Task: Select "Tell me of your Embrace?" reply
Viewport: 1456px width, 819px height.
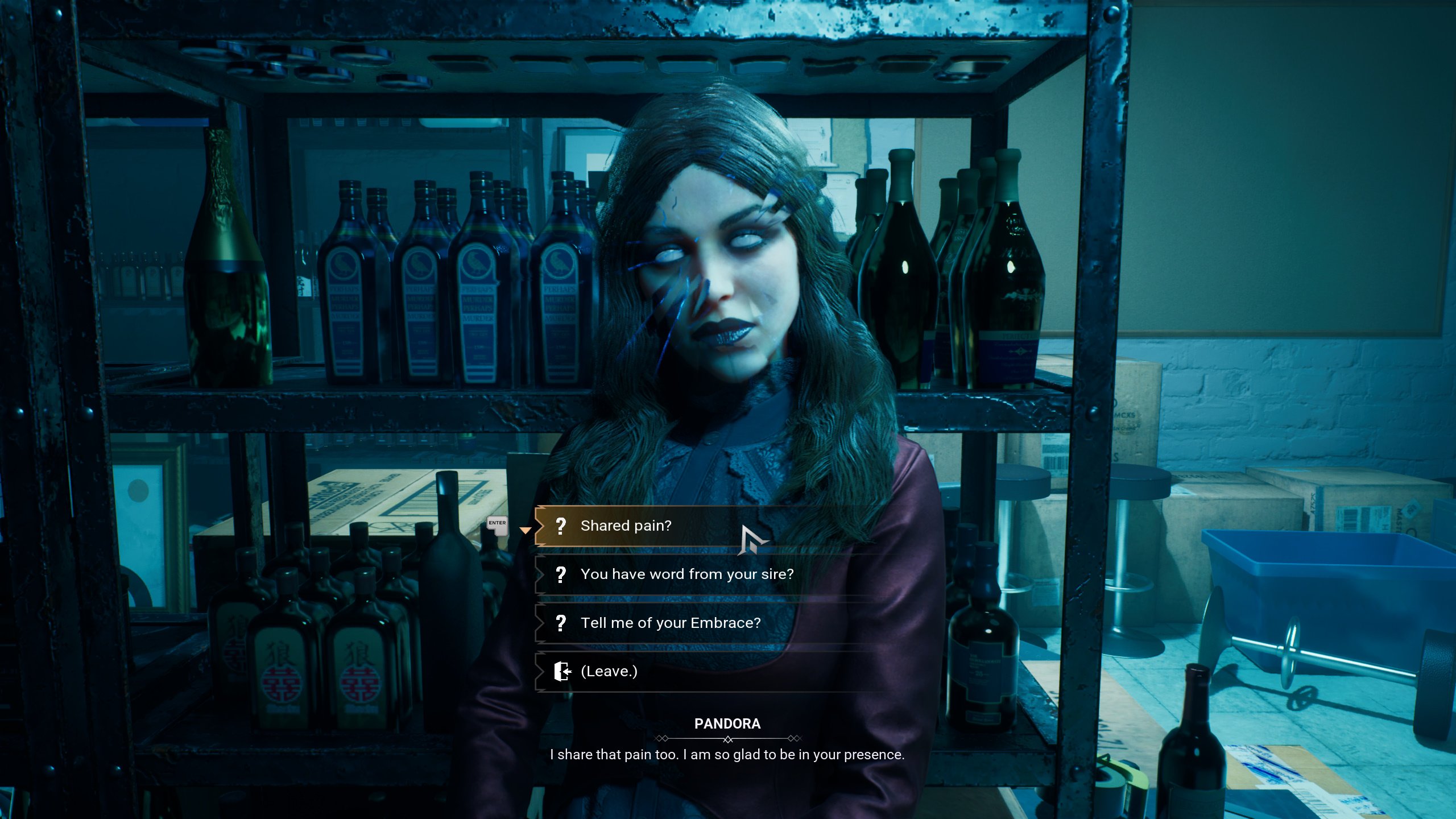Action: (670, 623)
